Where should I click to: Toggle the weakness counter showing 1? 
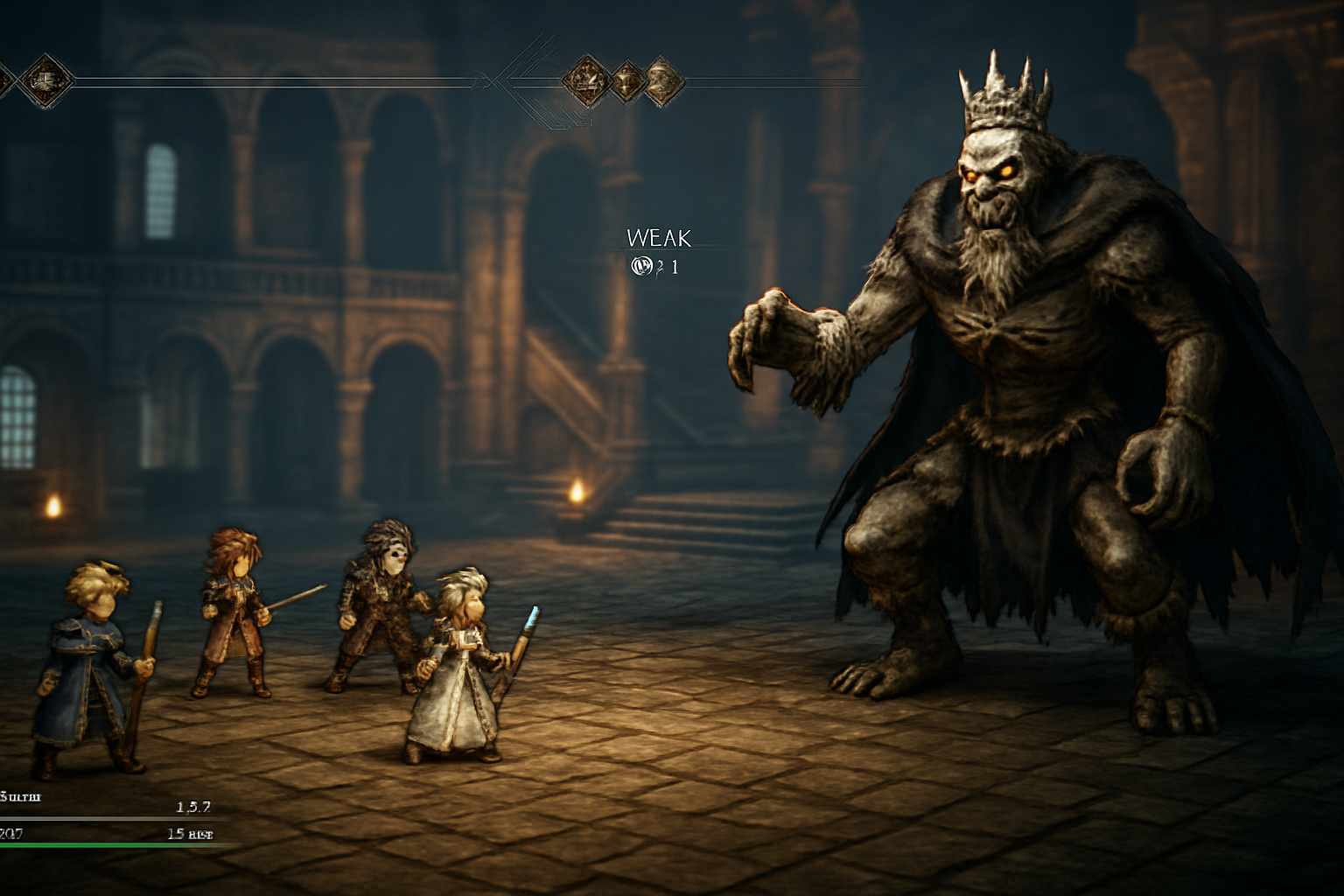(674, 264)
